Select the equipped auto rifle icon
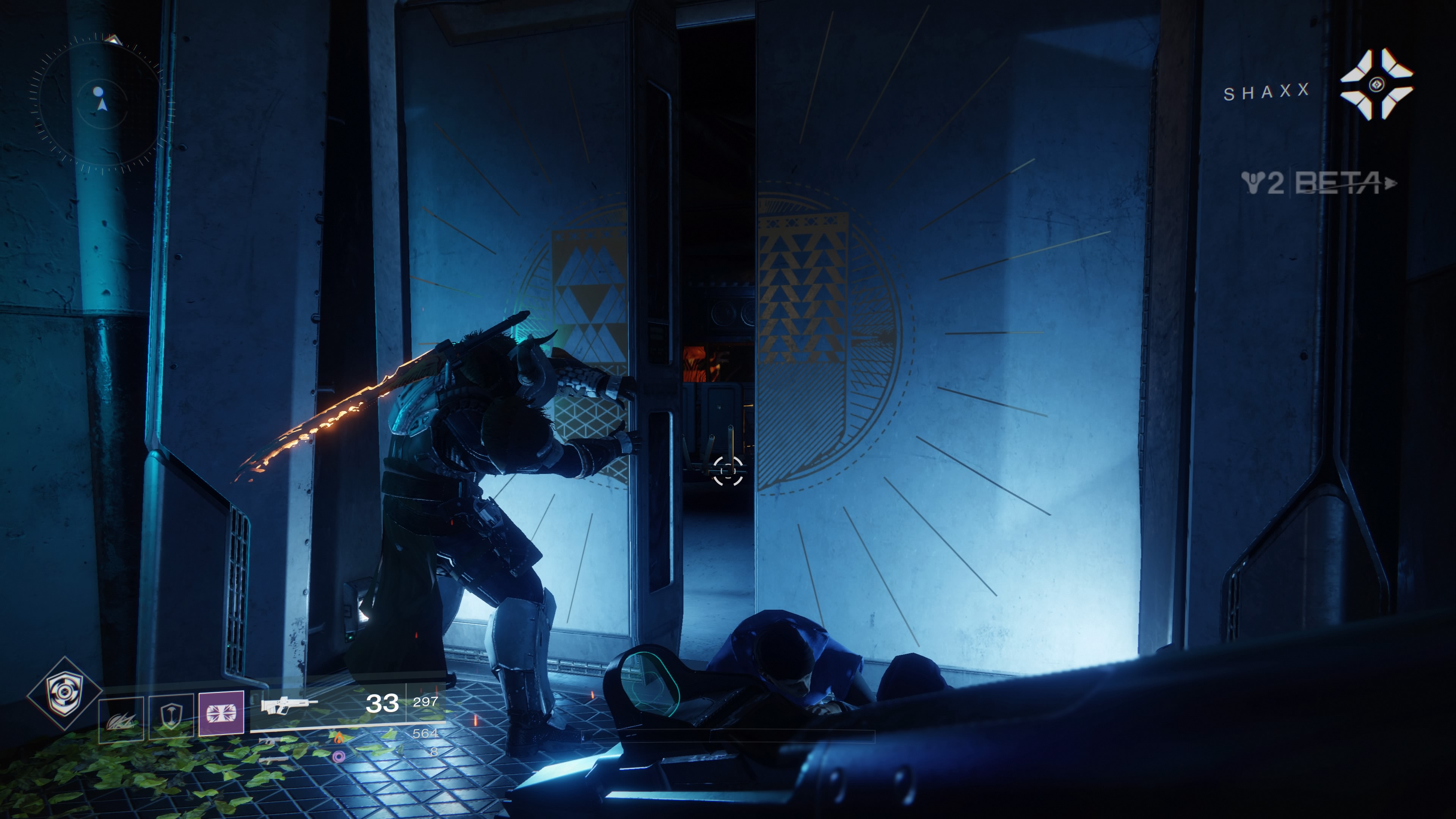The image size is (1456, 819). tap(288, 704)
